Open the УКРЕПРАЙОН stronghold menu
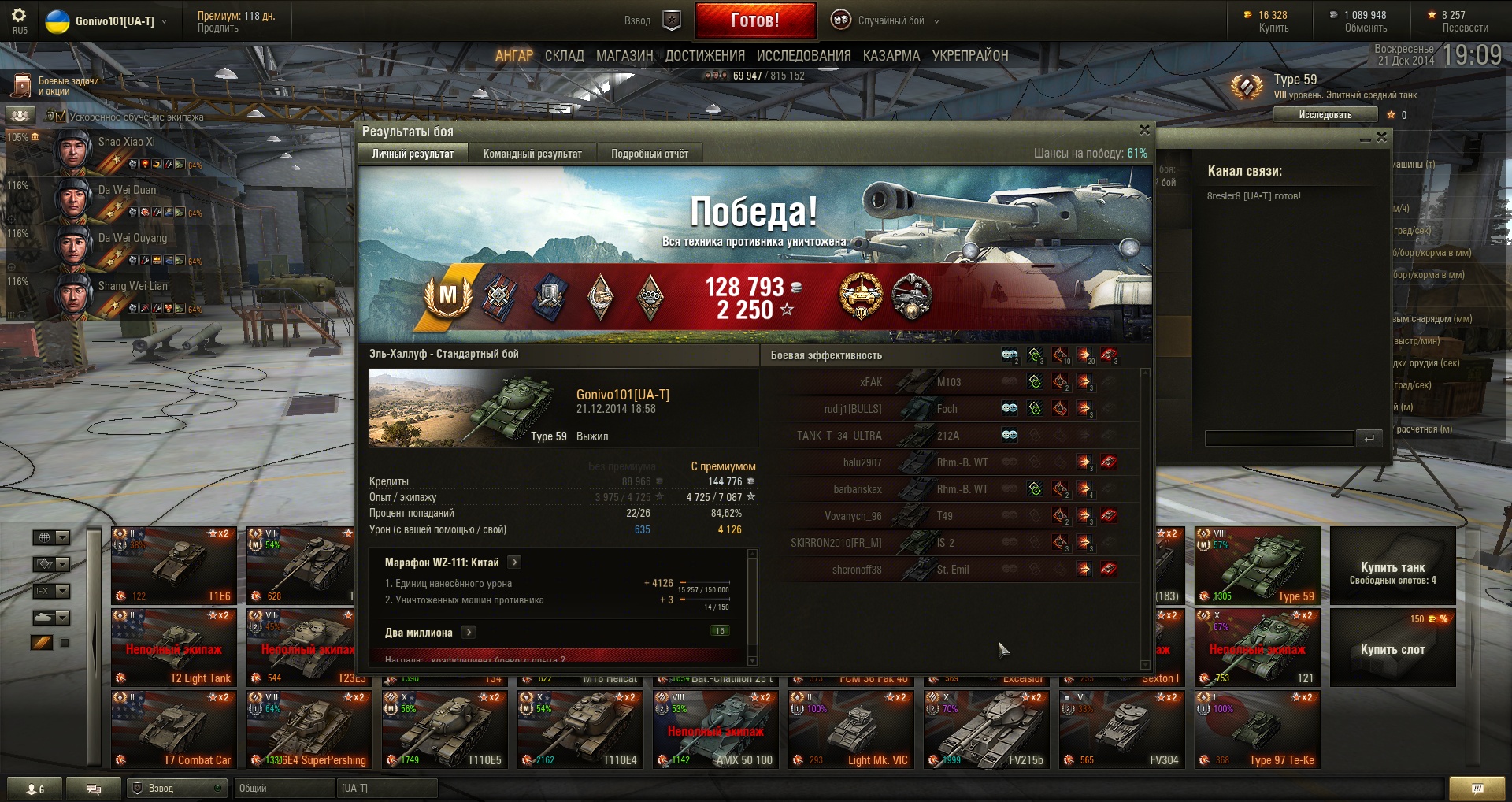This screenshot has height=802, width=1512. point(969,56)
